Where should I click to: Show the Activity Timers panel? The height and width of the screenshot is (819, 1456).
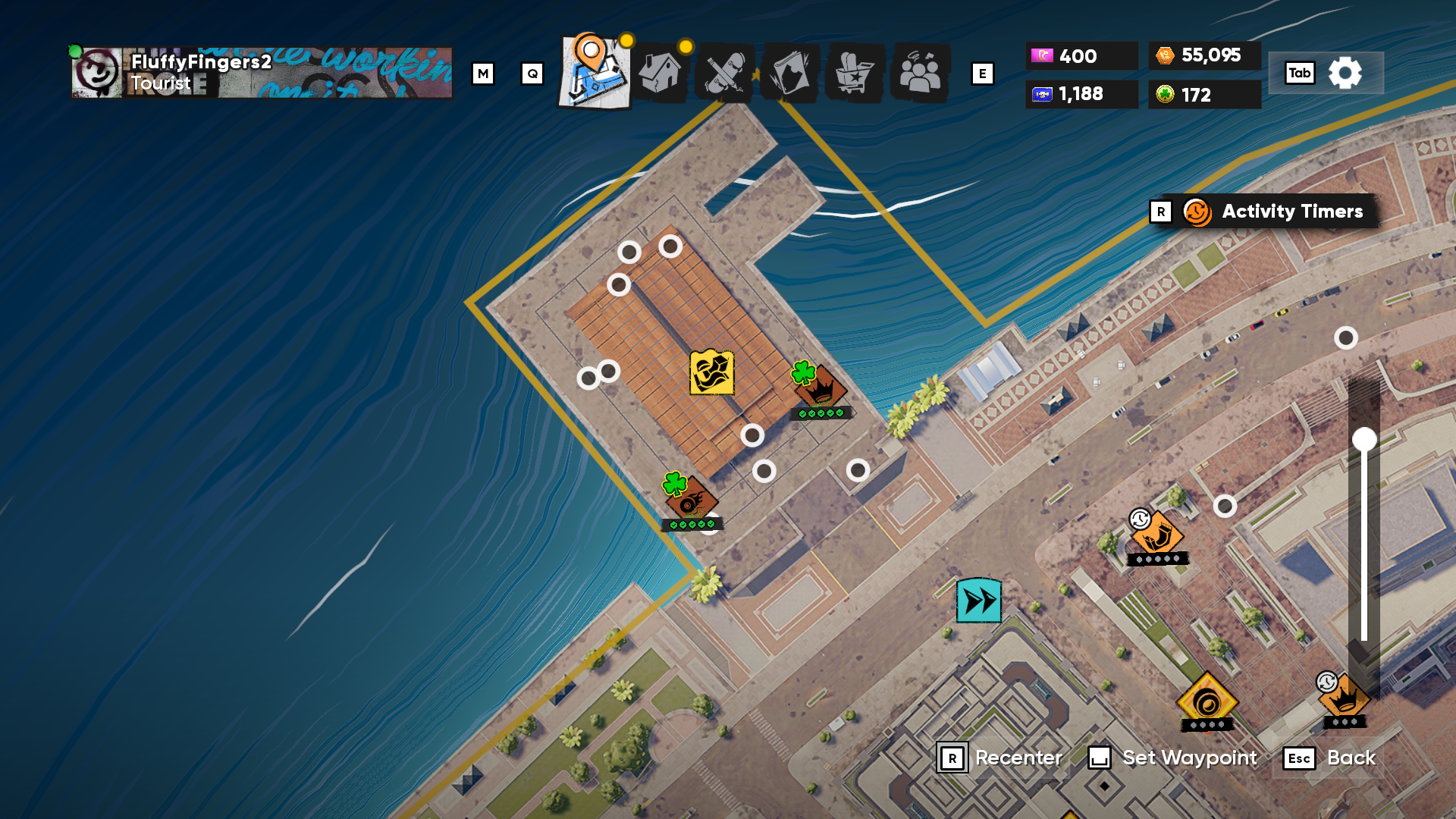coord(1274,212)
